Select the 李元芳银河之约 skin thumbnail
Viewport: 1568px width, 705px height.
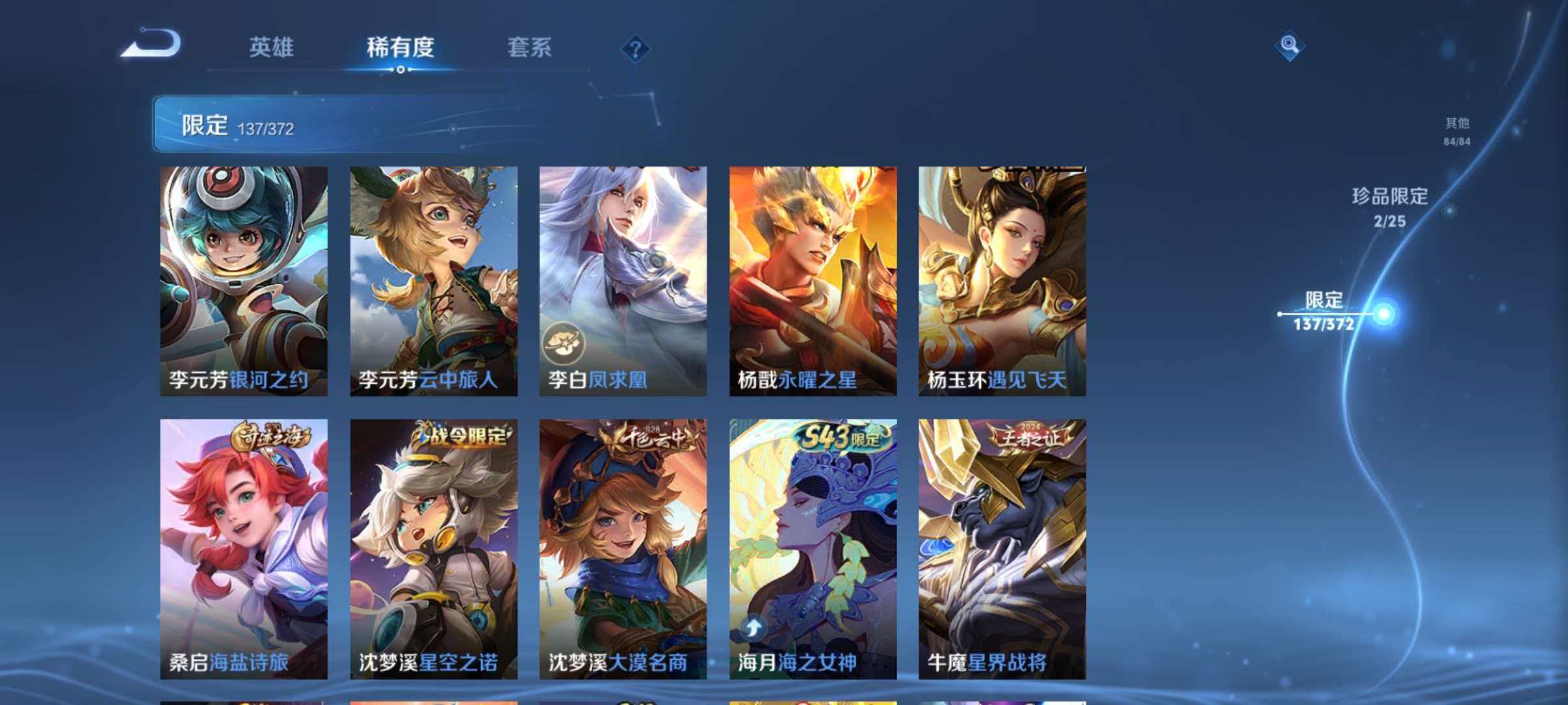pos(243,280)
